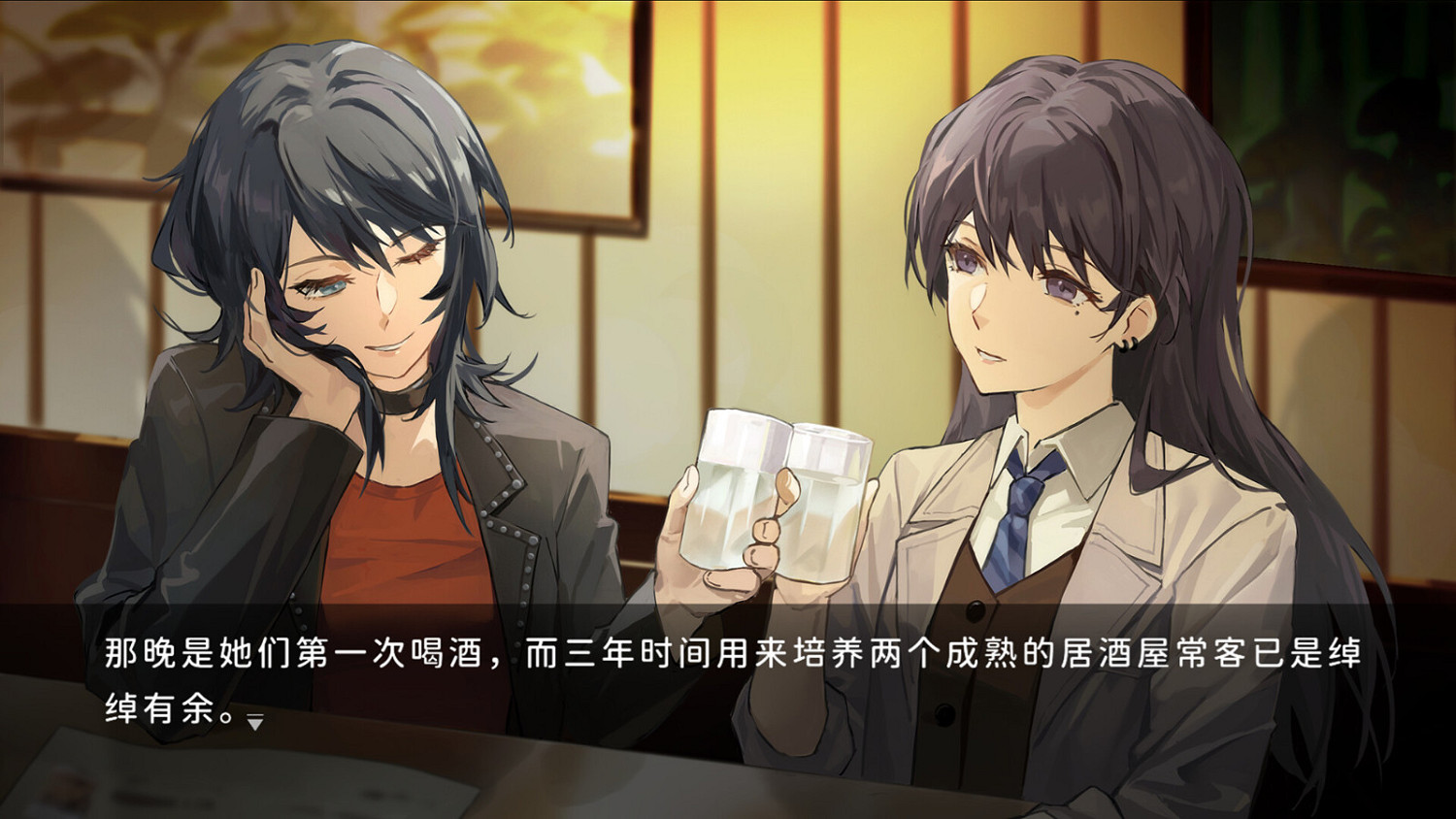The image size is (1456, 819).
Task: Click the triangular text-advance indicator
Action: click(x=254, y=722)
